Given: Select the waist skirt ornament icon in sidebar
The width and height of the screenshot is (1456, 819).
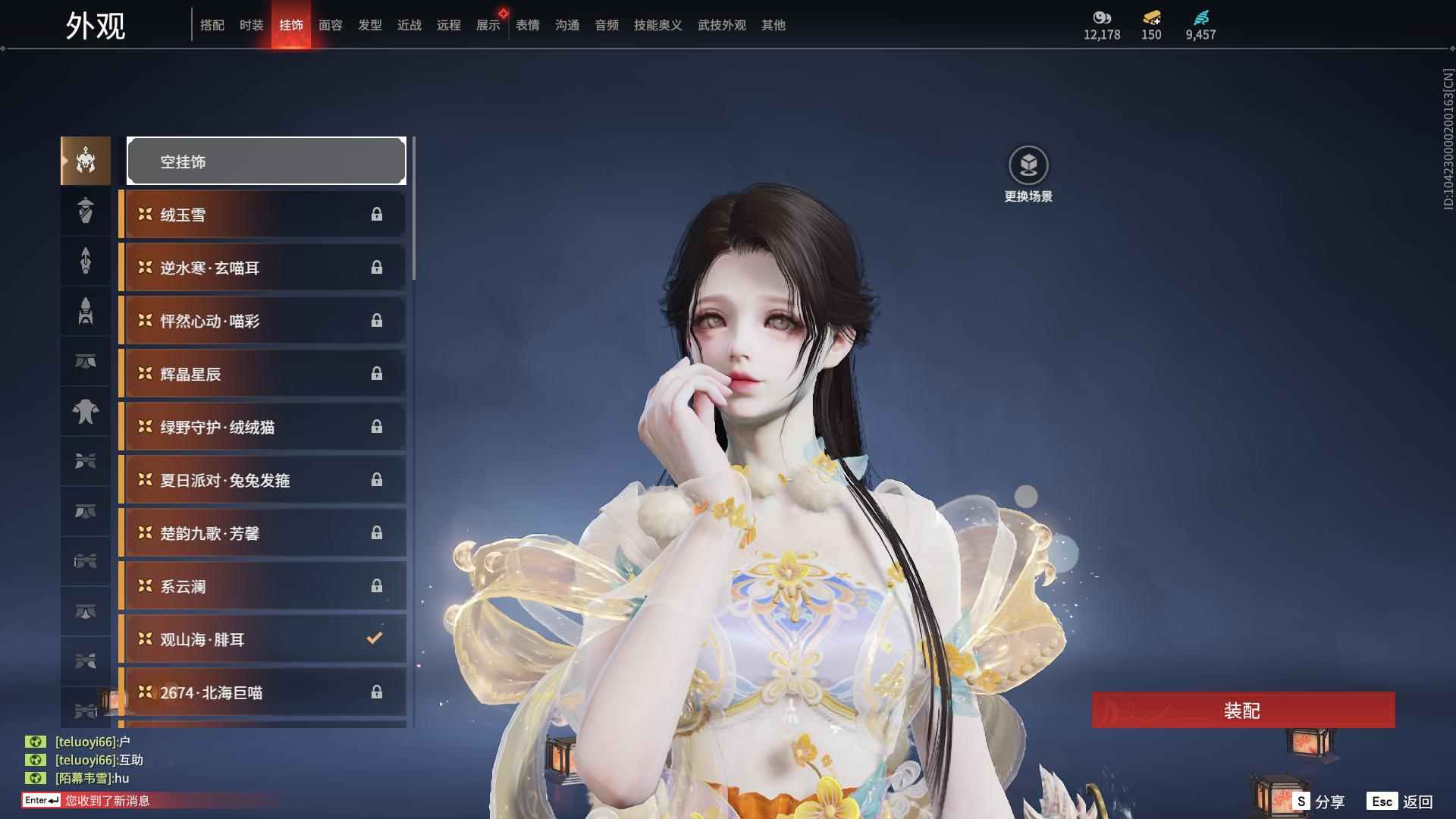Looking at the screenshot, I should click(85, 362).
